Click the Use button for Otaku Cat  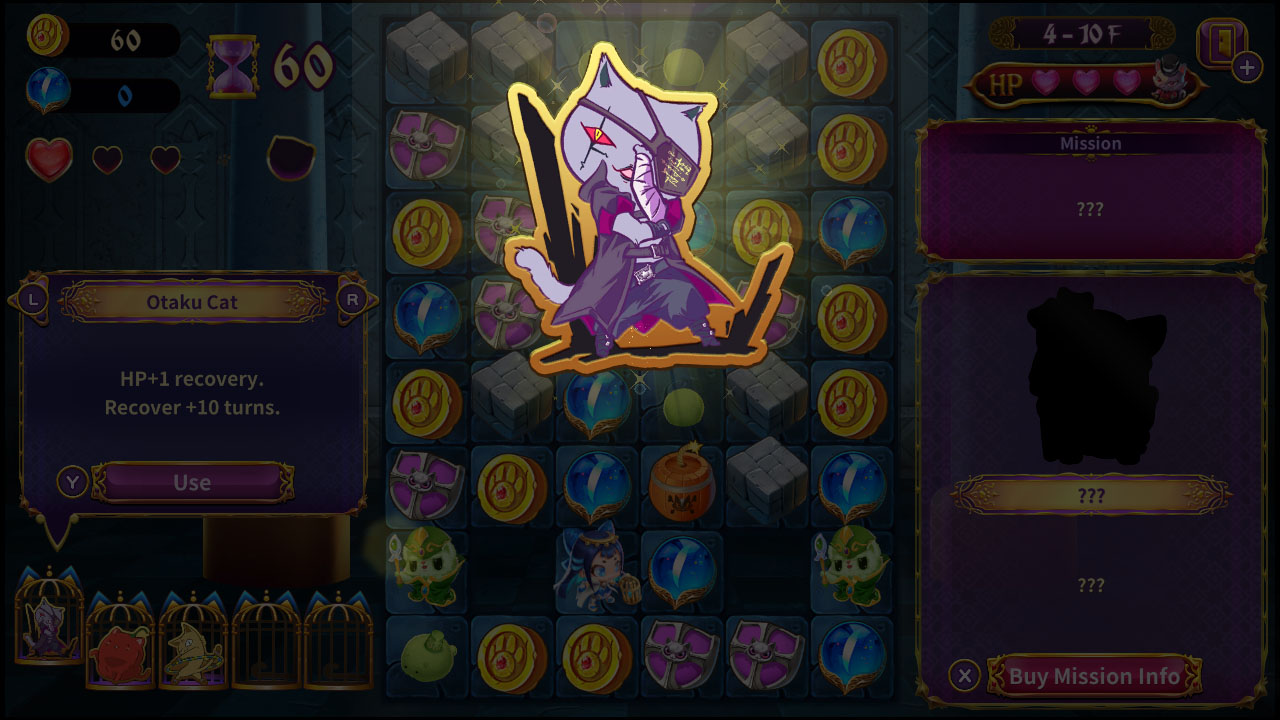point(190,481)
